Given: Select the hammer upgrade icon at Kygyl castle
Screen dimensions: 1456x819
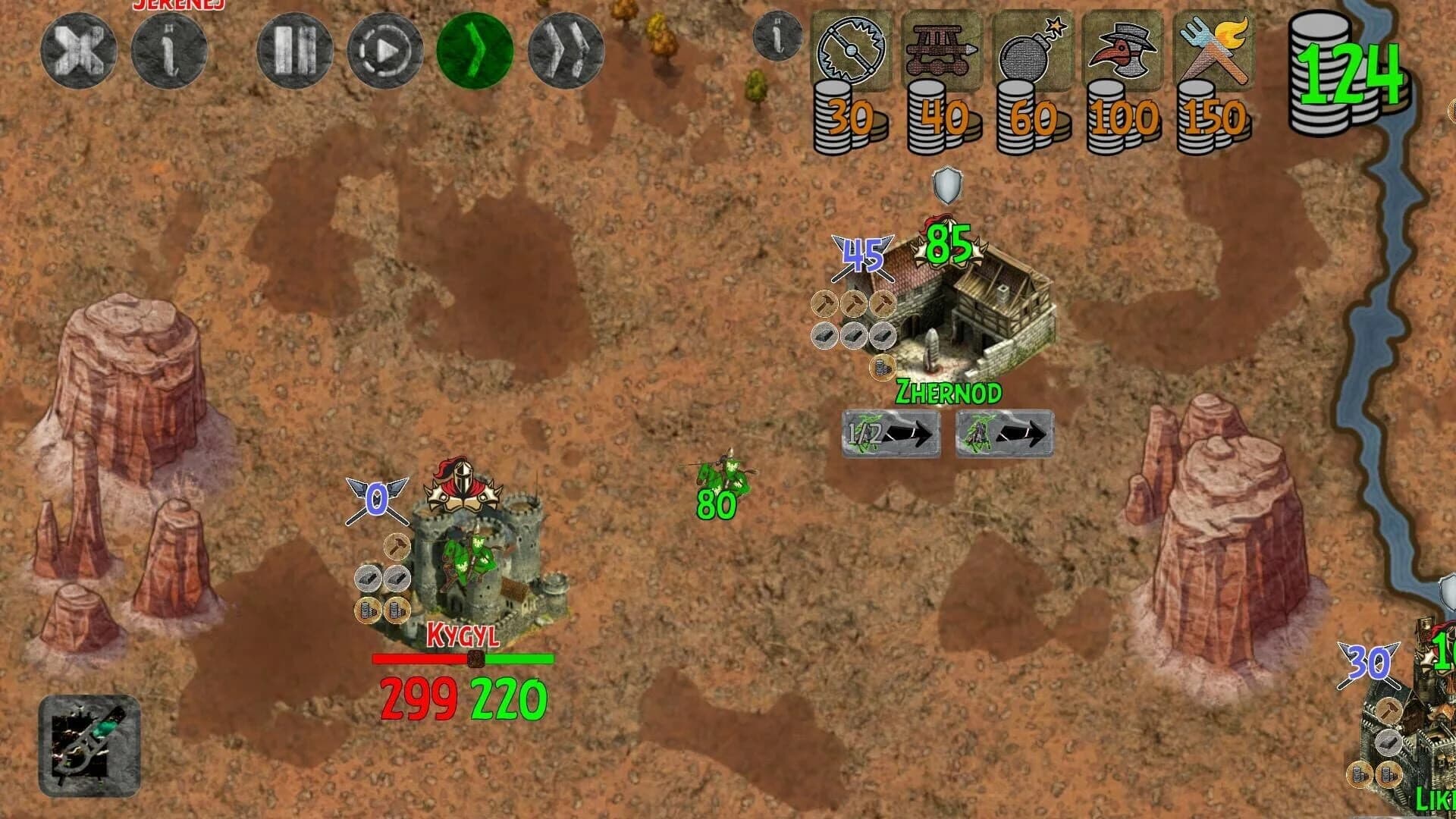Looking at the screenshot, I should 396,544.
